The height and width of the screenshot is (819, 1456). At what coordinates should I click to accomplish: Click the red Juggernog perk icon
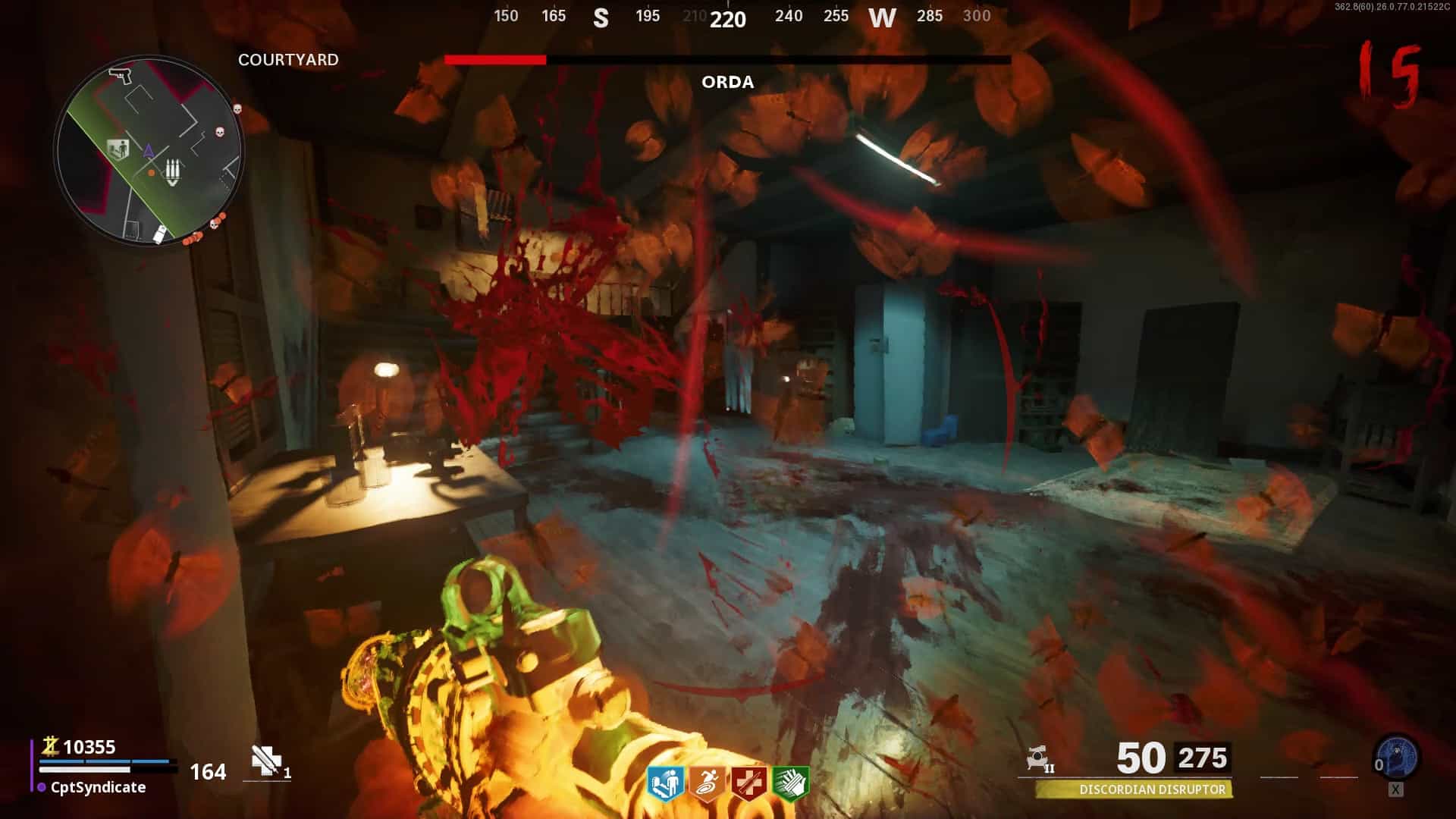pyautogui.click(x=748, y=783)
